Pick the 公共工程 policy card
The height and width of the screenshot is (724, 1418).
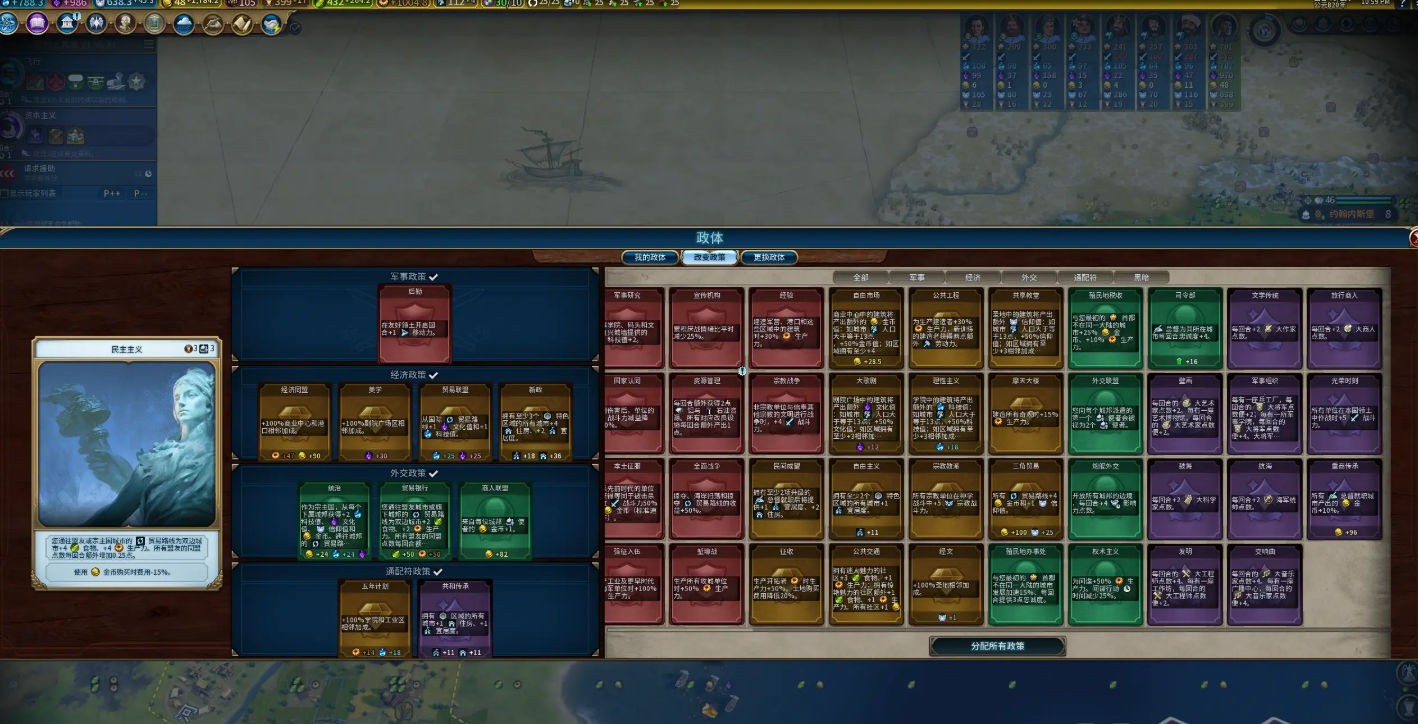[946, 328]
